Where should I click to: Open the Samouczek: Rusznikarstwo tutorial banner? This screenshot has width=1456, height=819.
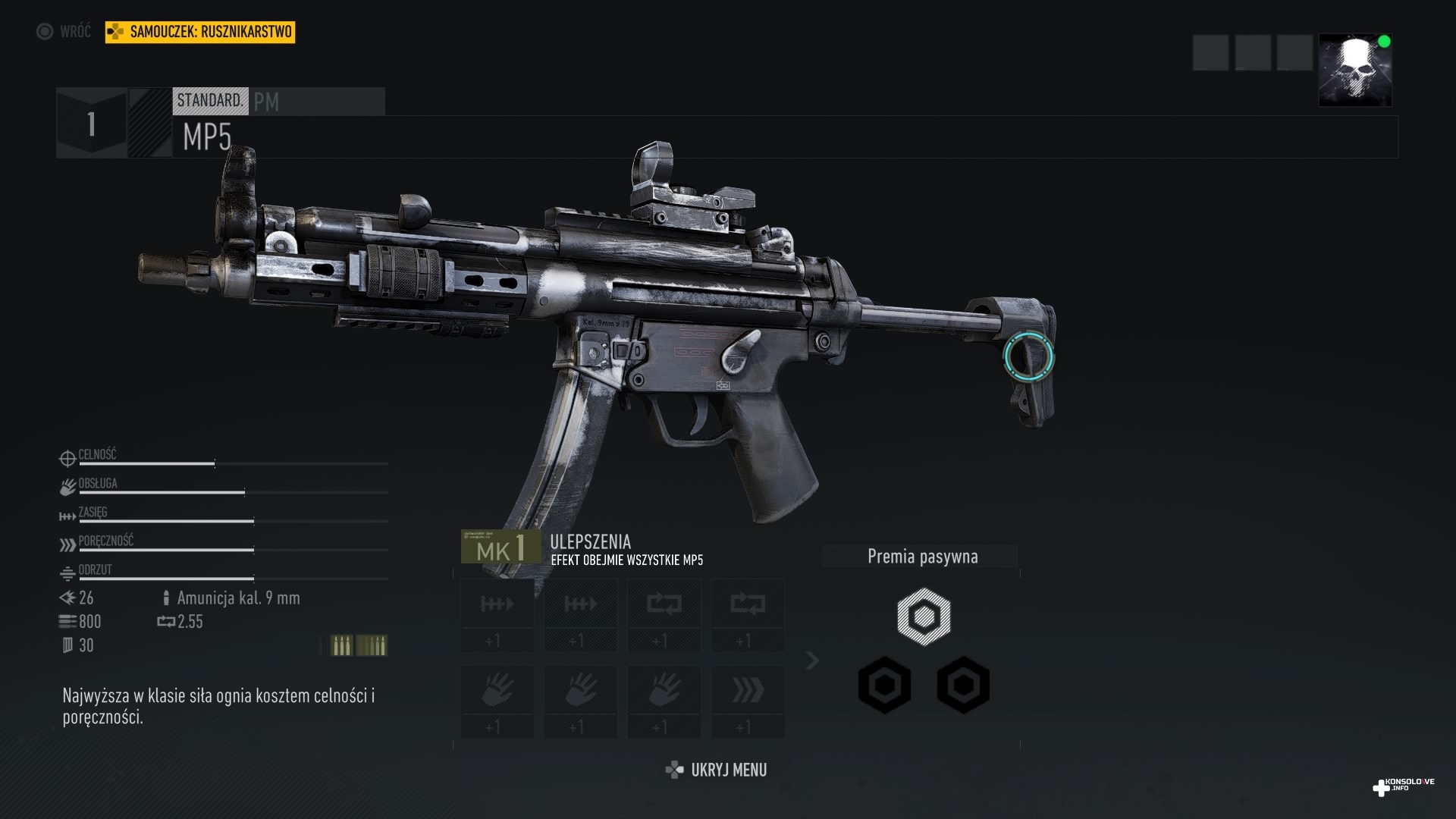[200, 32]
